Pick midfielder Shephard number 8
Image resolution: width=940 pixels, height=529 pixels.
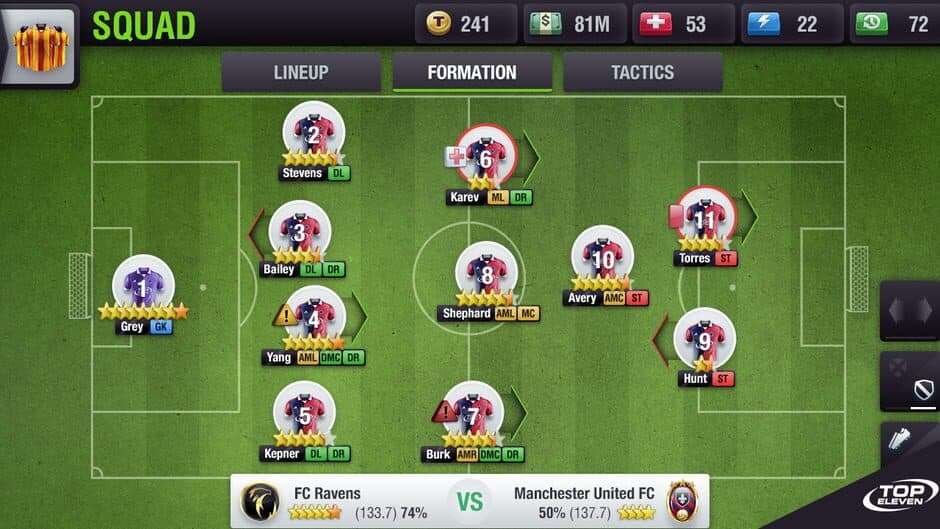(x=487, y=273)
